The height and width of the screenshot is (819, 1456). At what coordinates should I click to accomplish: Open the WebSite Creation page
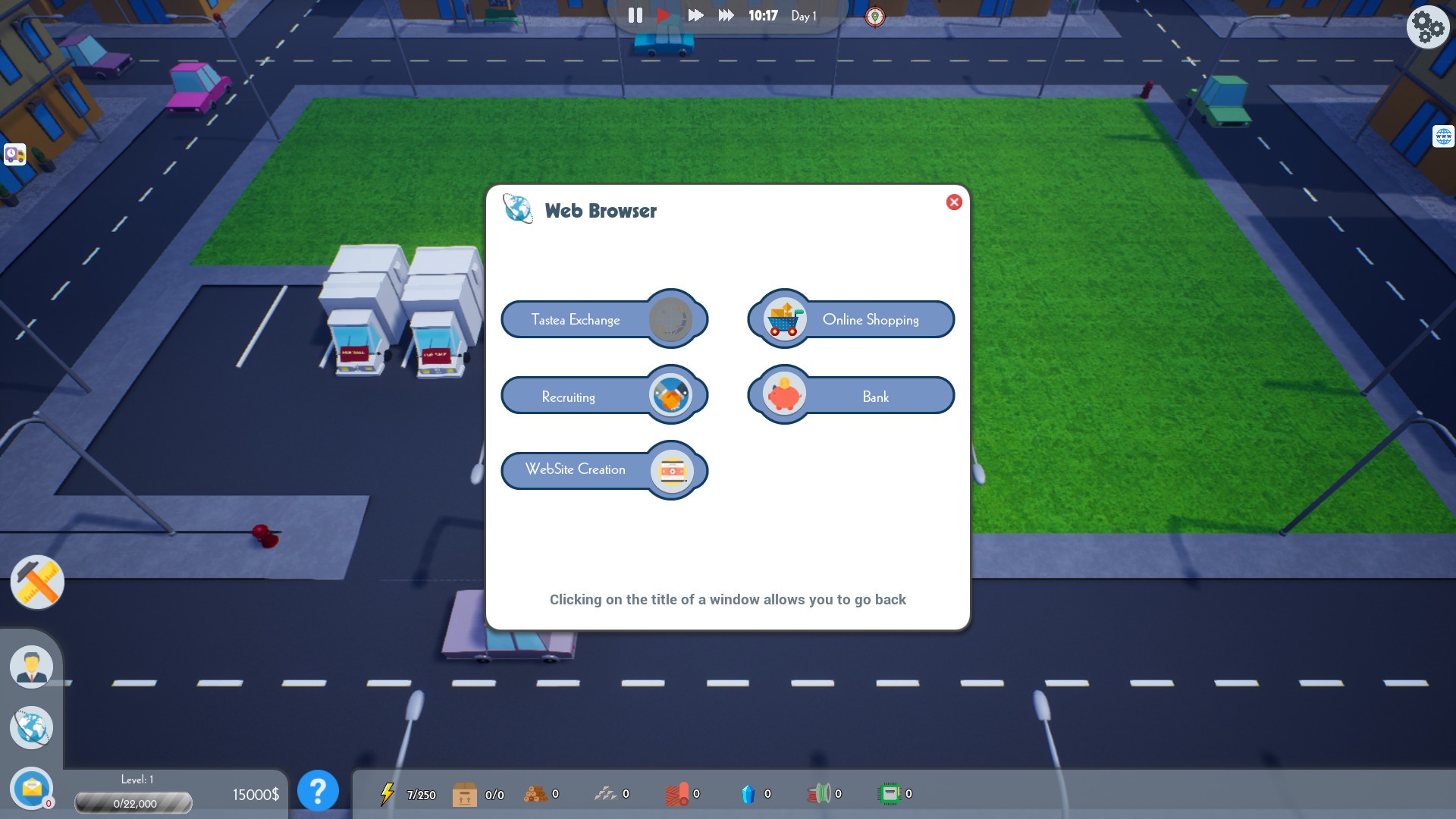point(576,470)
